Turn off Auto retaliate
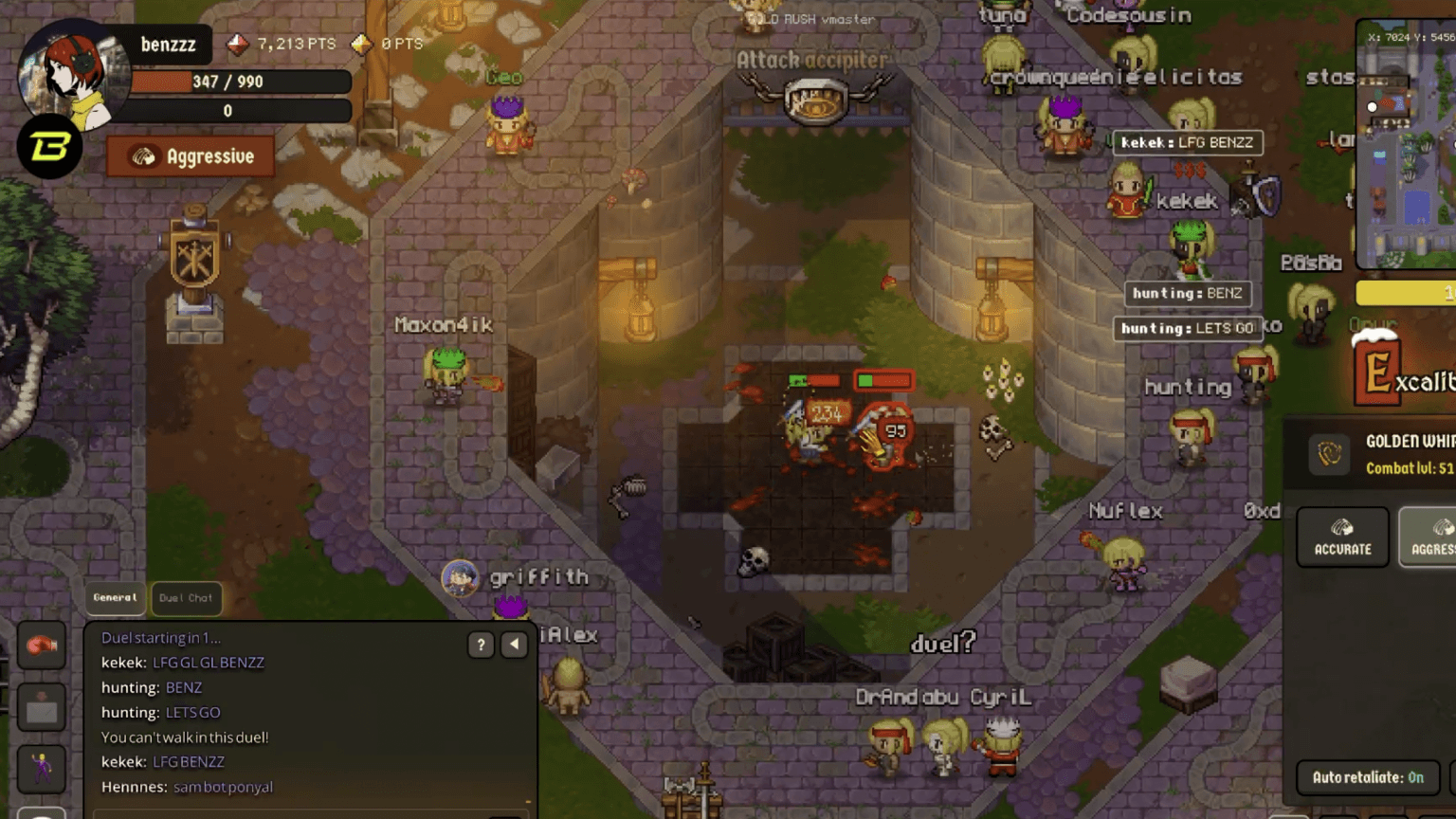This screenshot has width=1456, height=819. (x=1368, y=776)
